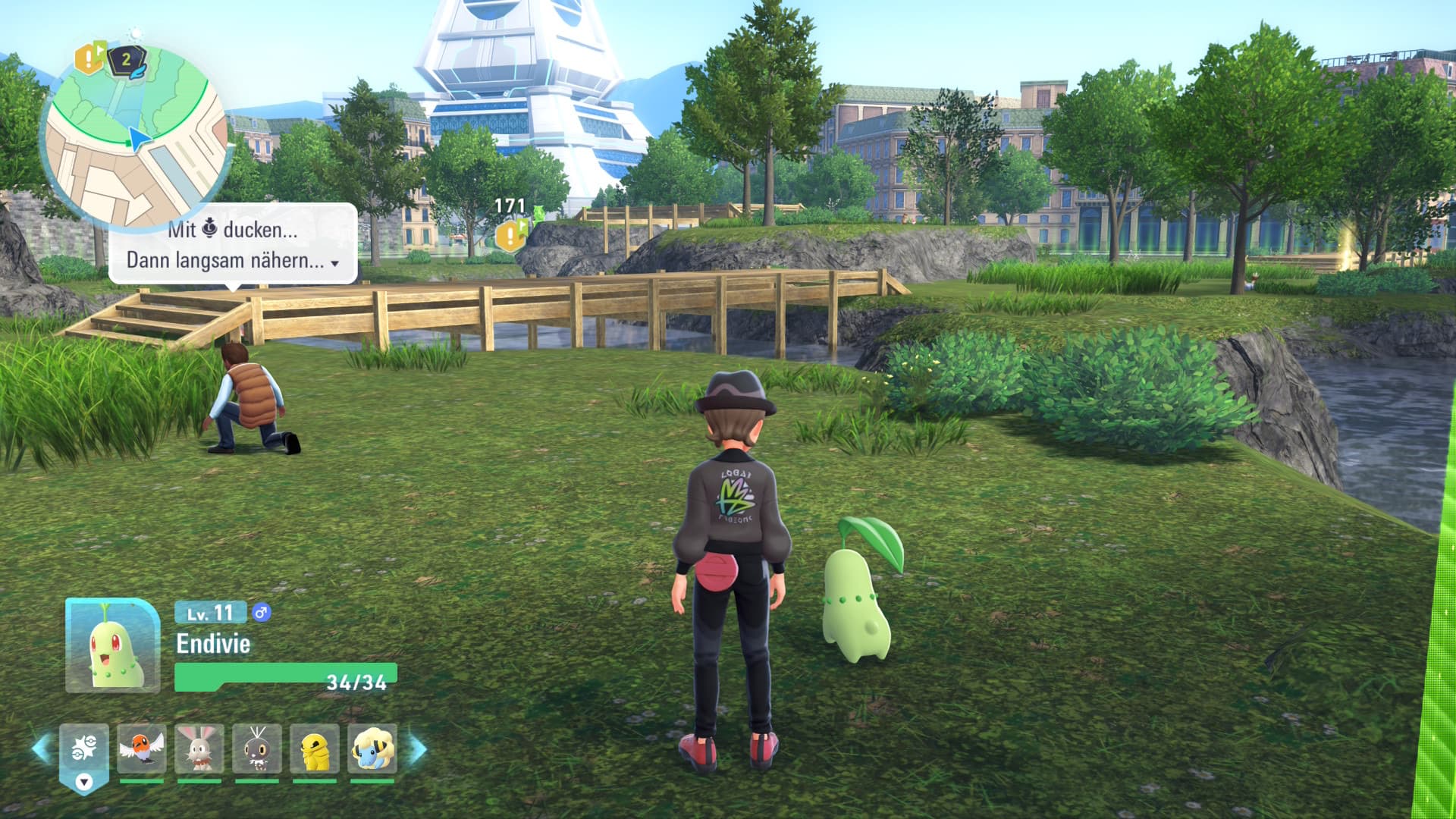This screenshot has width=1456, height=819.
Task: Select the black bug Pokémon party slot
Action: coord(257,749)
